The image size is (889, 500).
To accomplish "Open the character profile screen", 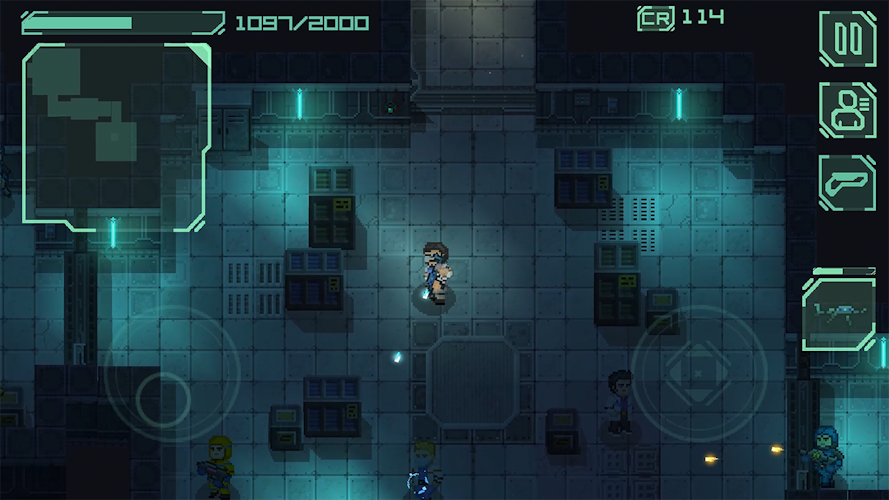I will [x=847, y=110].
